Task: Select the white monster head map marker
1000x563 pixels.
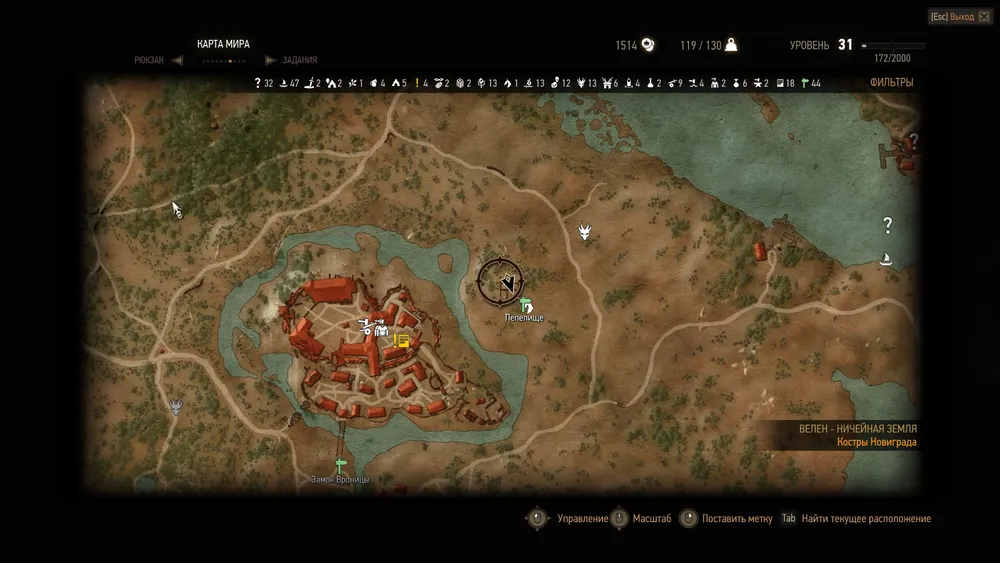Action: 585,232
